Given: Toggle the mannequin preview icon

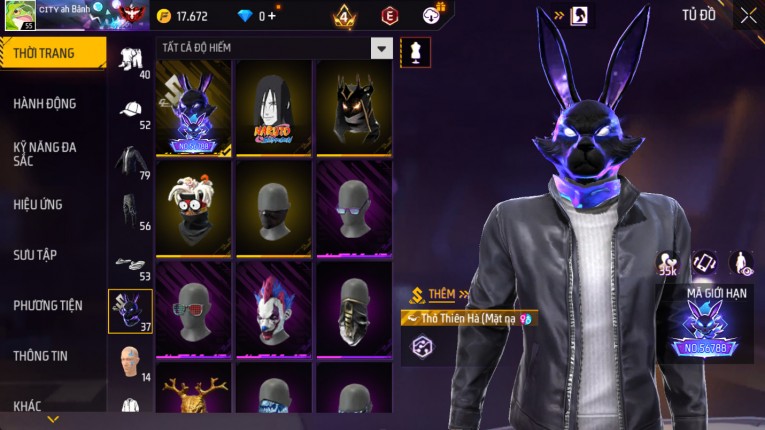Looking at the screenshot, I should click(x=415, y=52).
